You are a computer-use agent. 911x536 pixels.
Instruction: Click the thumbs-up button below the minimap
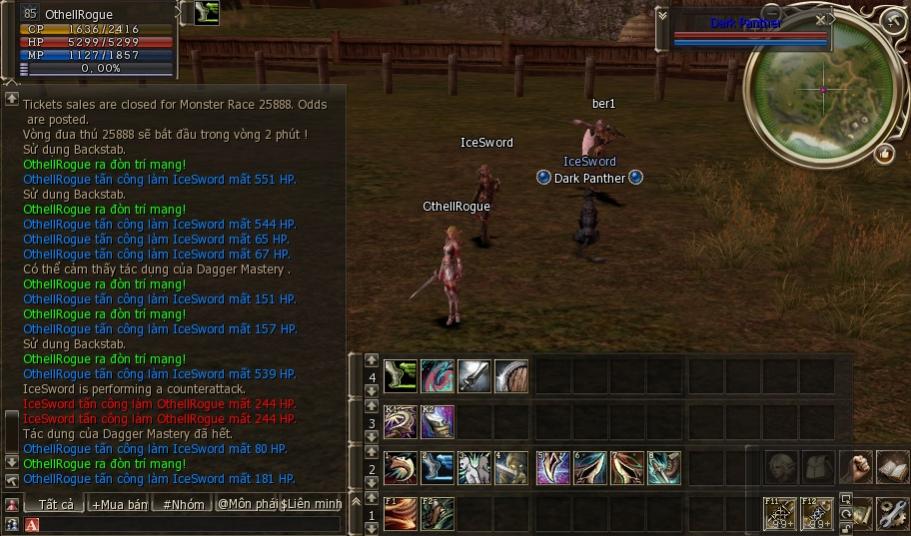click(884, 154)
